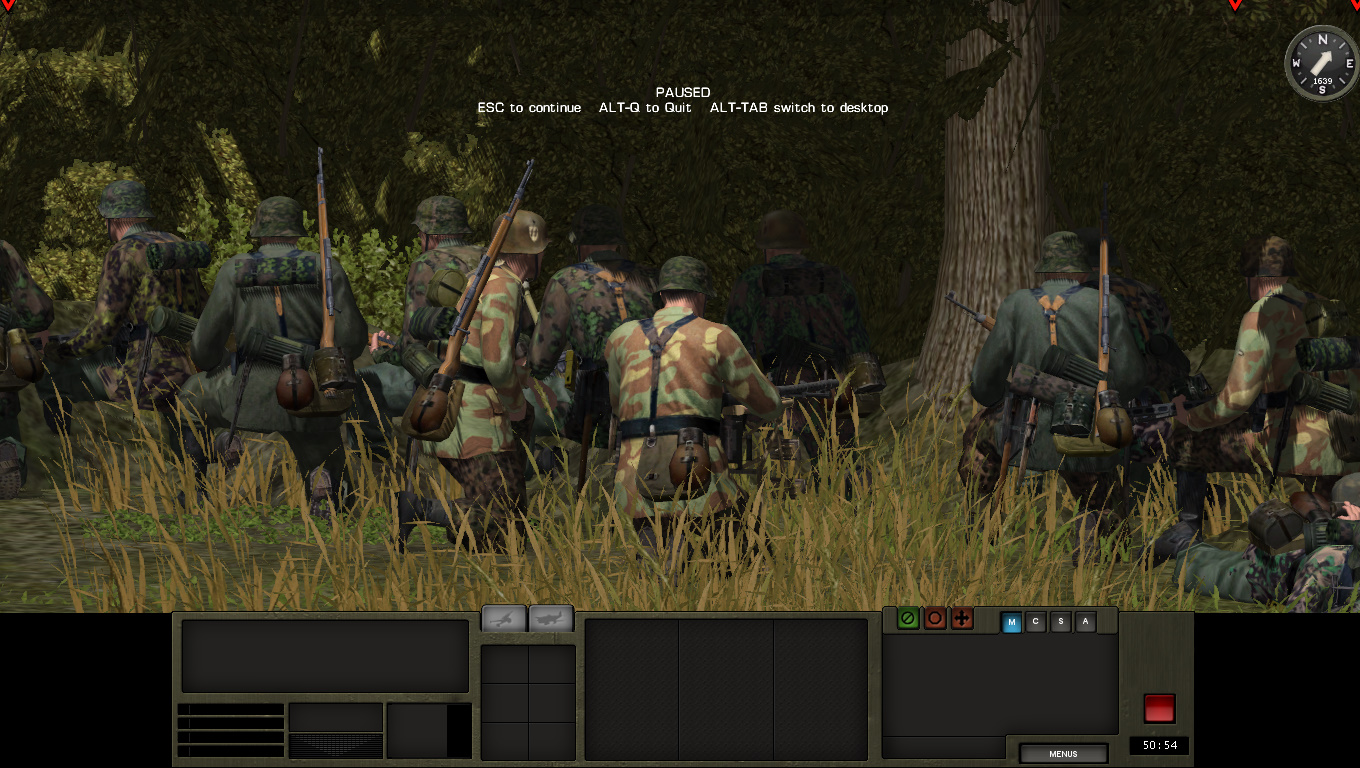
Task: Open the S command tab
Action: click(1061, 622)
